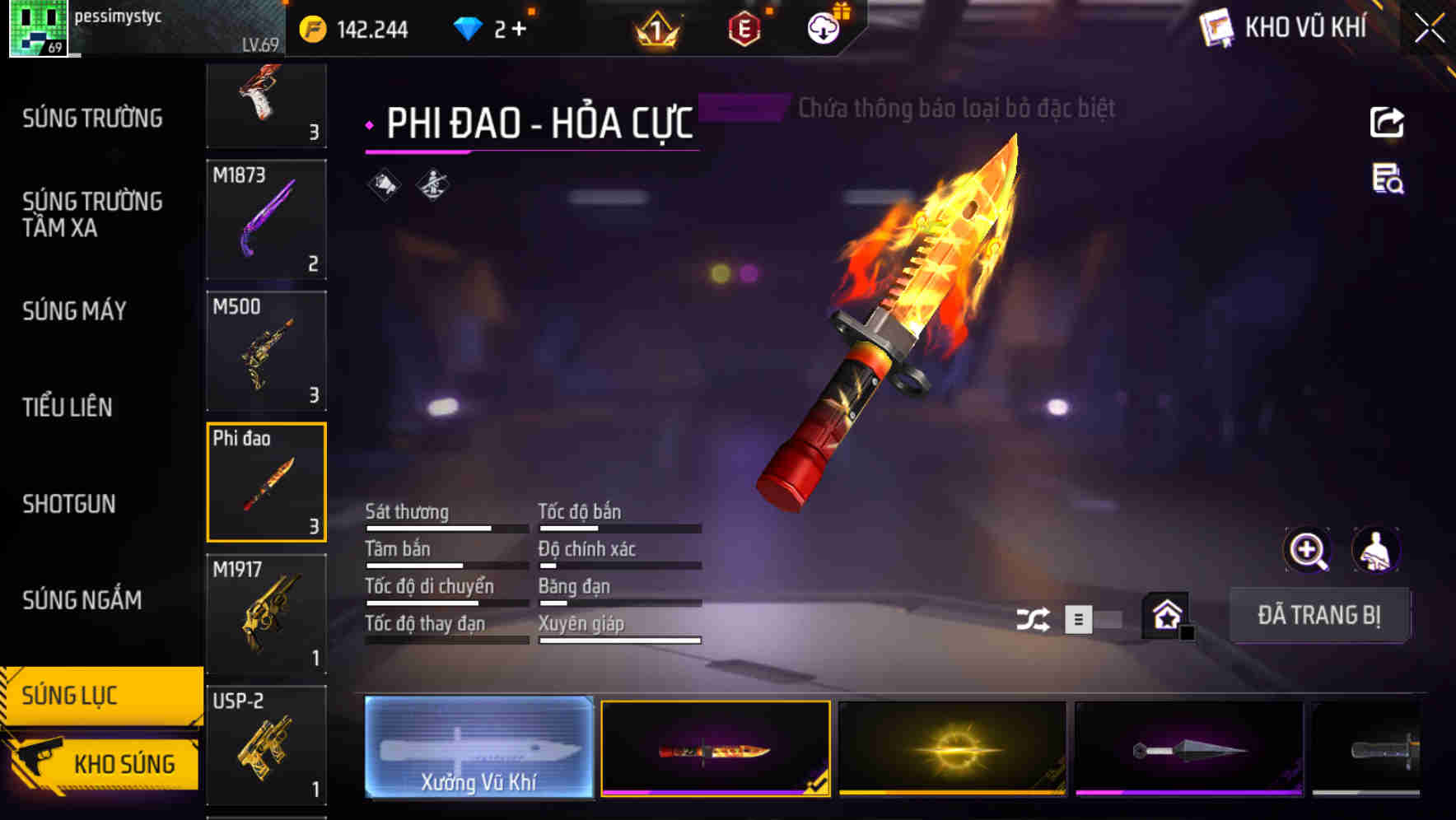Click the share/export icon top right
1456x820 pixels.
(x=1388, y=122)
